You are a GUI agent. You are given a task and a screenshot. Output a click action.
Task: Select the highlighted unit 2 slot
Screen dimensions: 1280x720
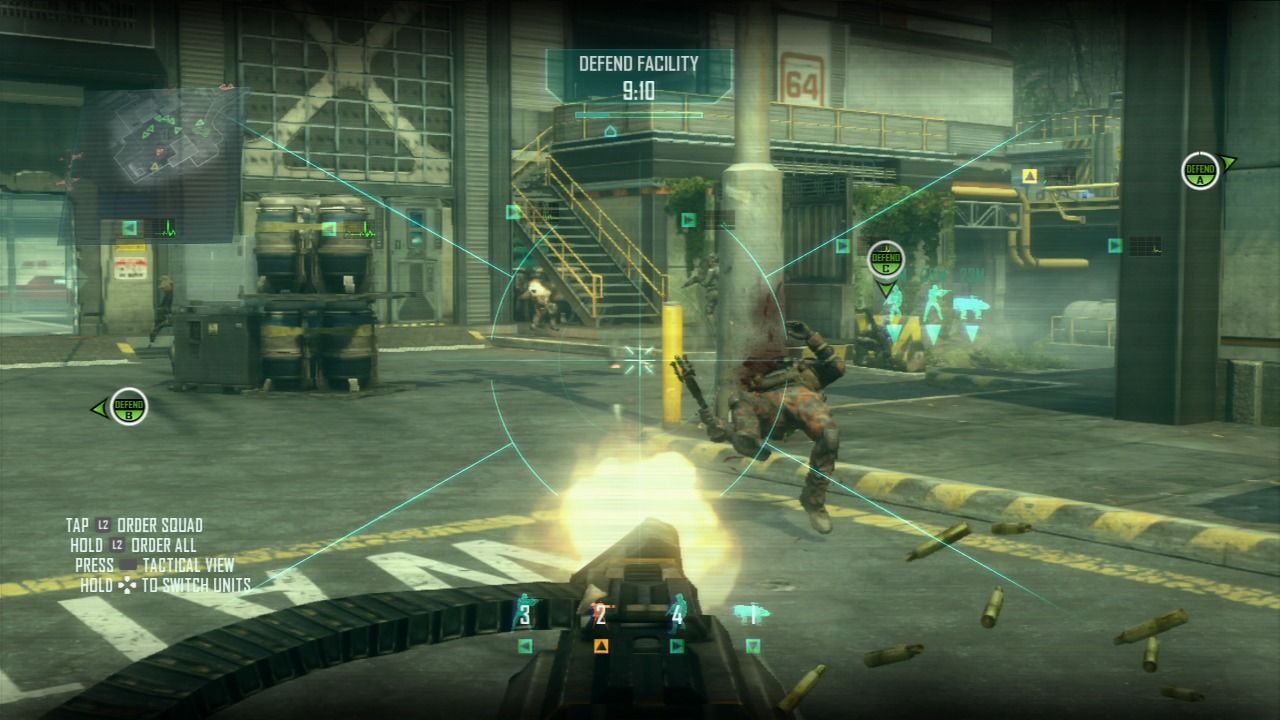coord(600,615)
